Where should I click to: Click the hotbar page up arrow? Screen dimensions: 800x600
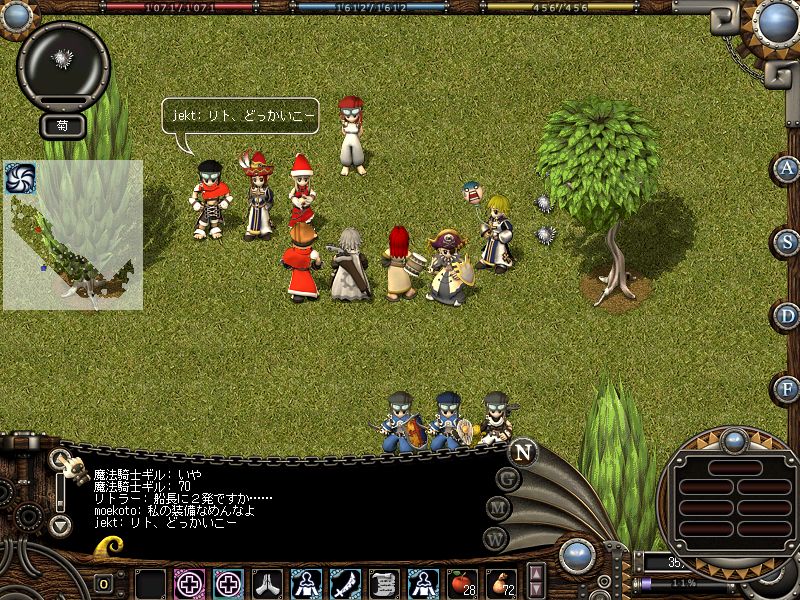point(537,573)
